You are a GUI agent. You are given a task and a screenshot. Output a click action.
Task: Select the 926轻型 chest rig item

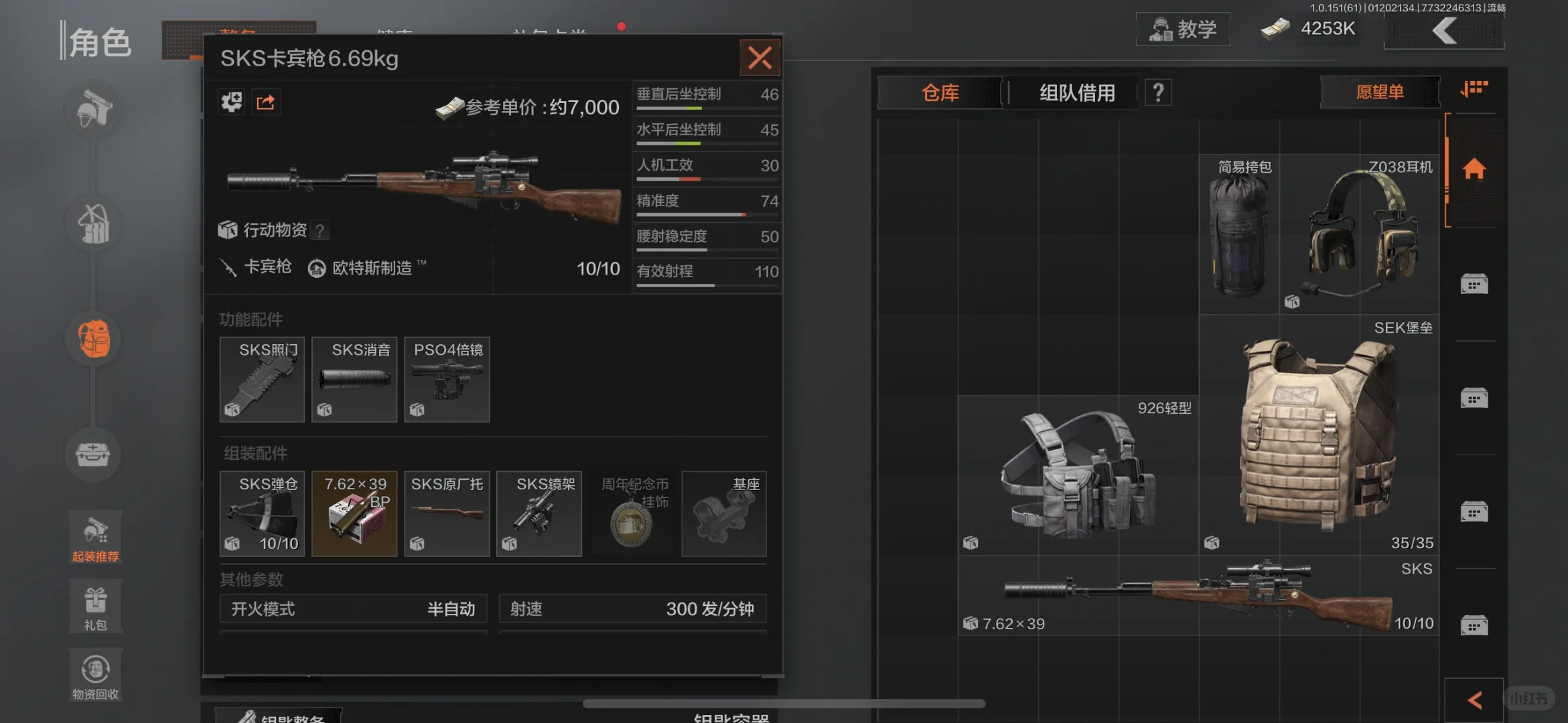1078,475
